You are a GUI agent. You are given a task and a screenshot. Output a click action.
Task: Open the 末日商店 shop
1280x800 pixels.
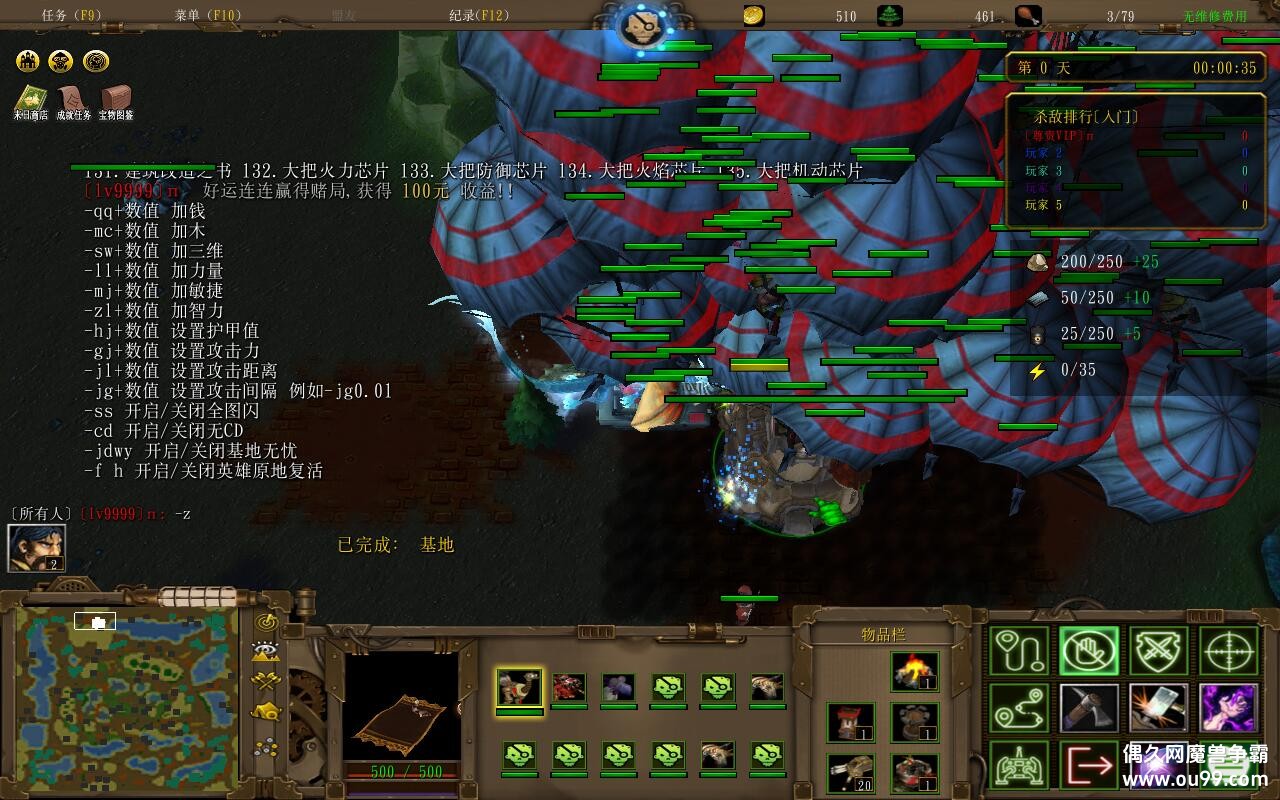point(30,101)
